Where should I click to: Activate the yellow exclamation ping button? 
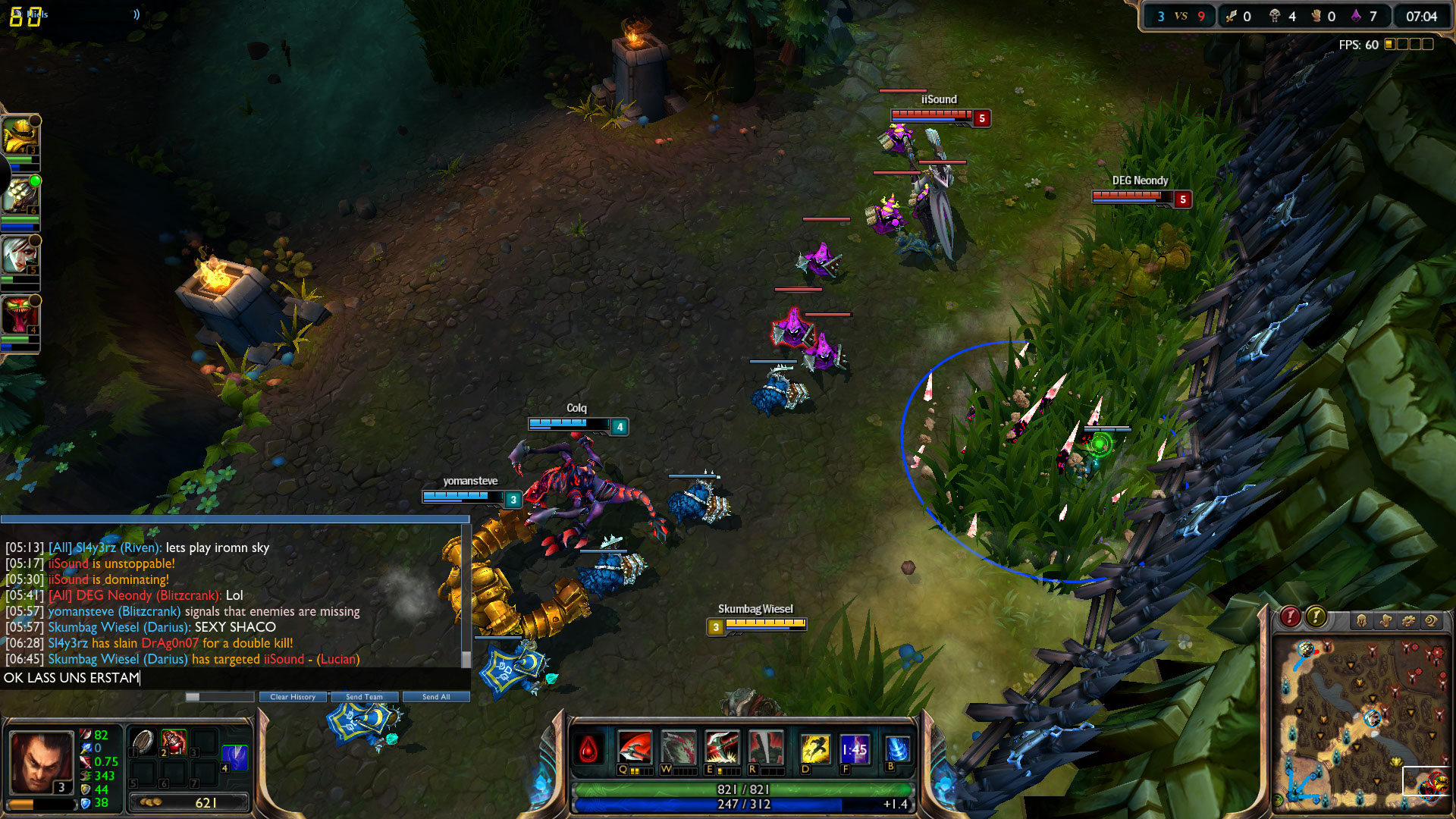[x=1316, y=617]
